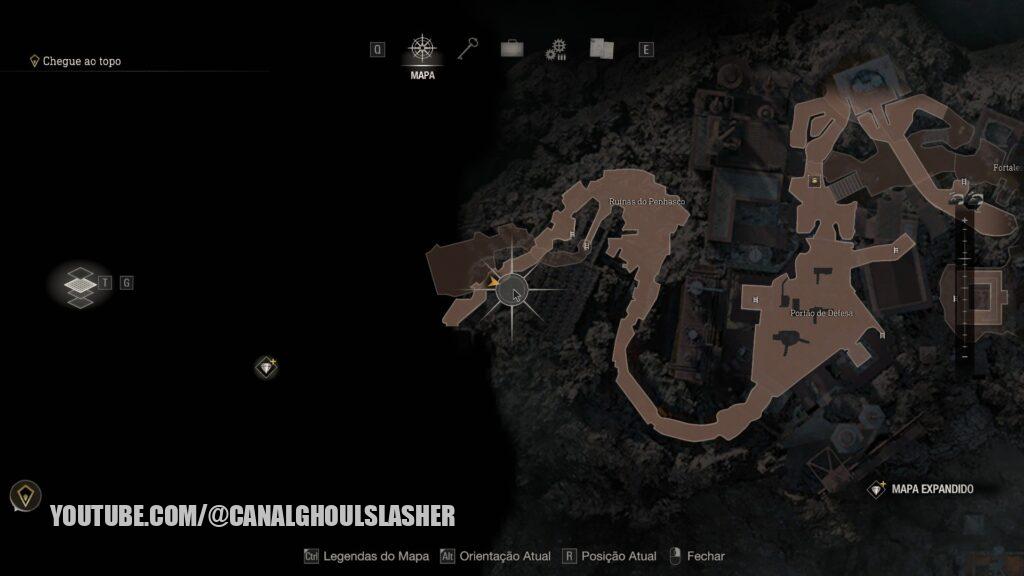
Task: Select the Mapa compass tab
Action: 422,49
